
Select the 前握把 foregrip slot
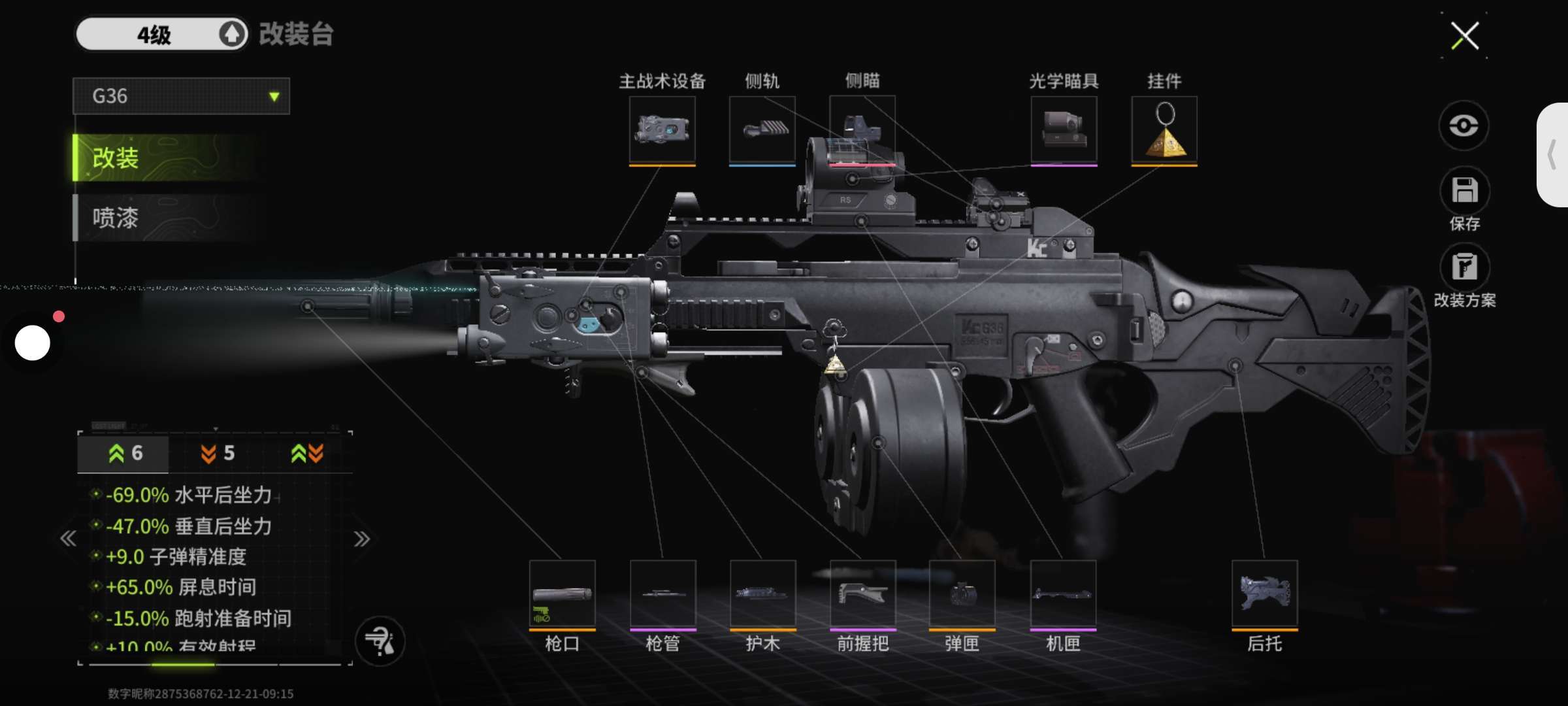862,594
